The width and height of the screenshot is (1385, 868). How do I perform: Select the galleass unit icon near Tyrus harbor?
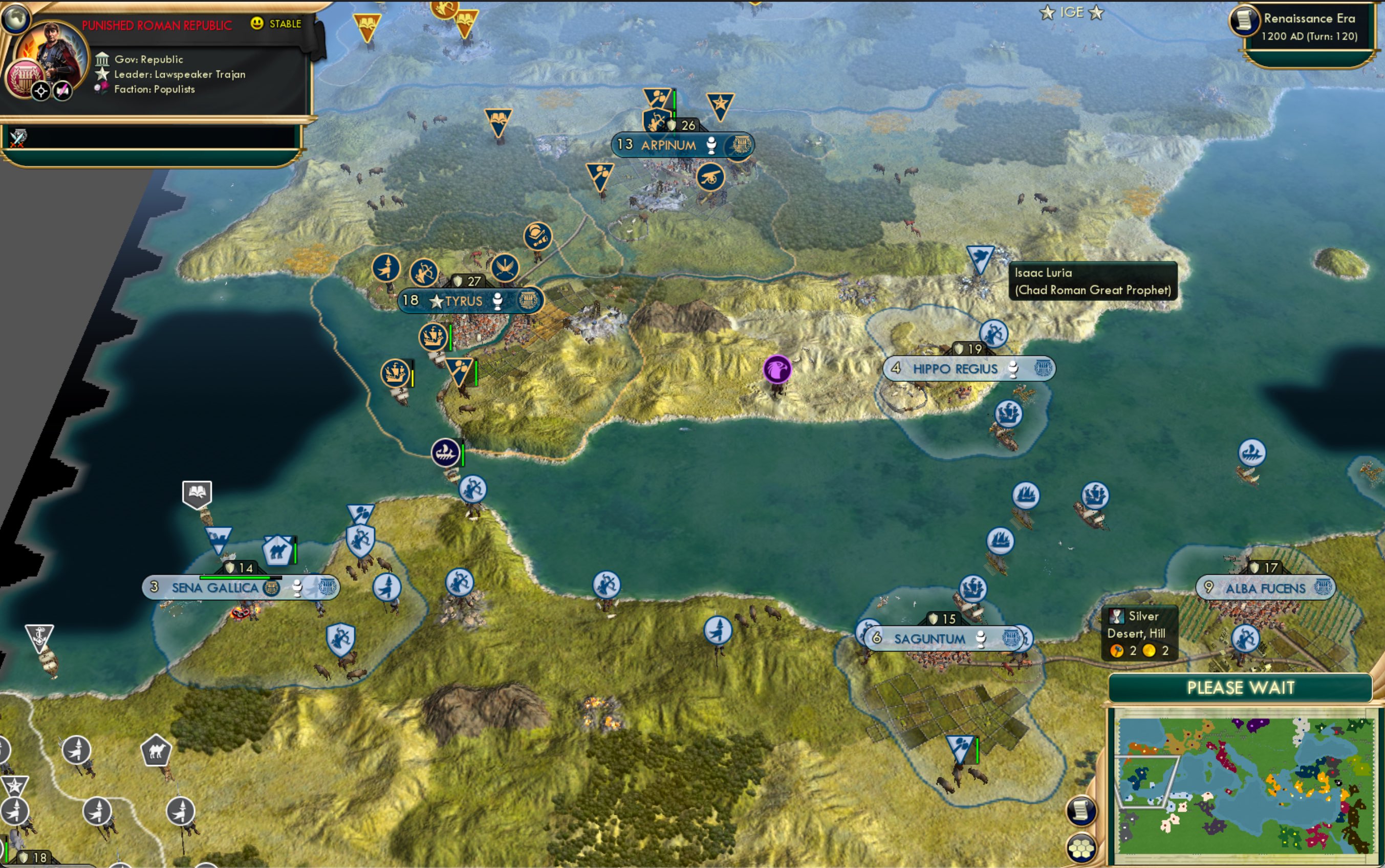click(x=435, y=337)
